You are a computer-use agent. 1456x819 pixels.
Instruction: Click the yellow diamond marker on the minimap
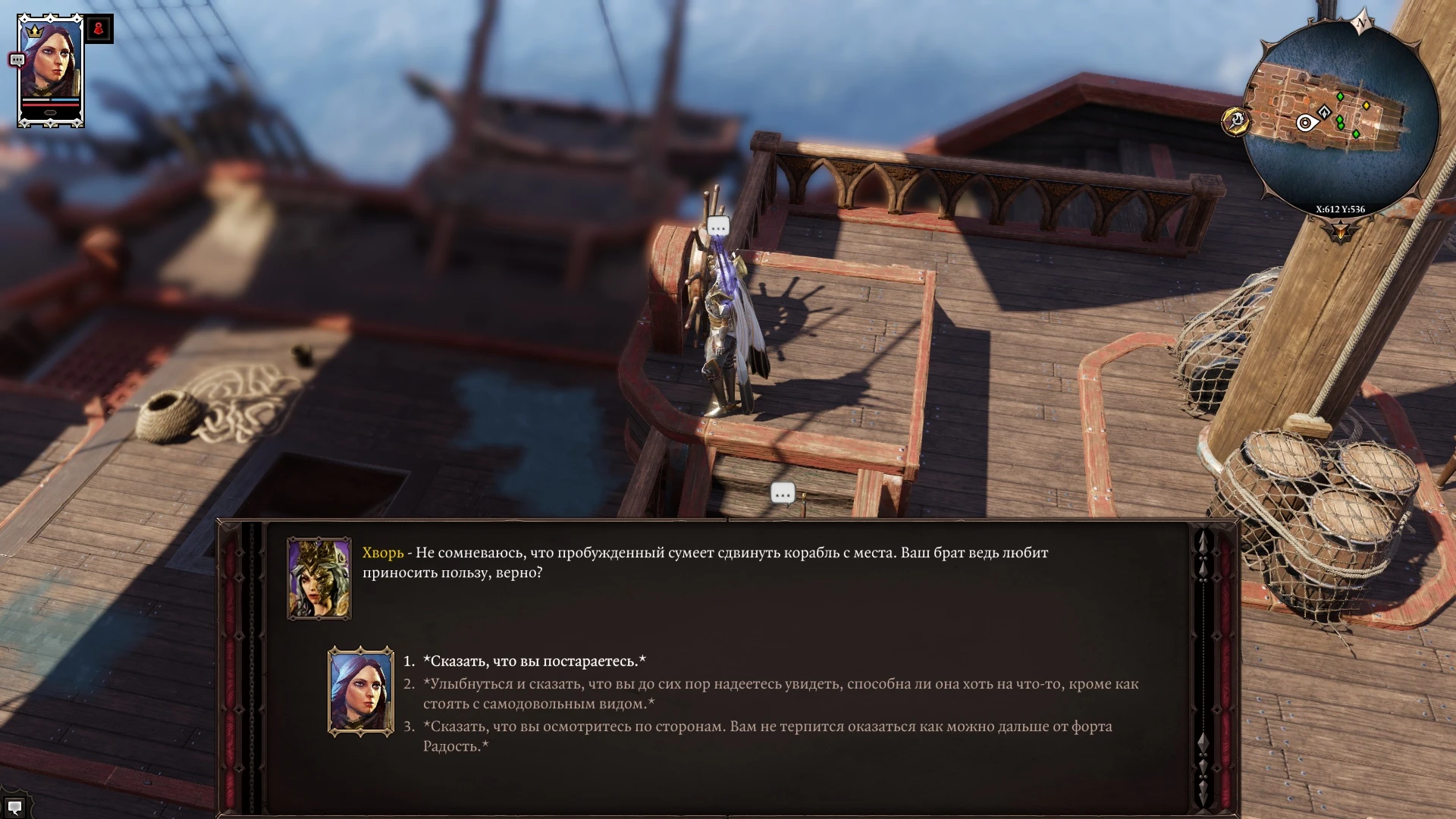click(1367, 105)
